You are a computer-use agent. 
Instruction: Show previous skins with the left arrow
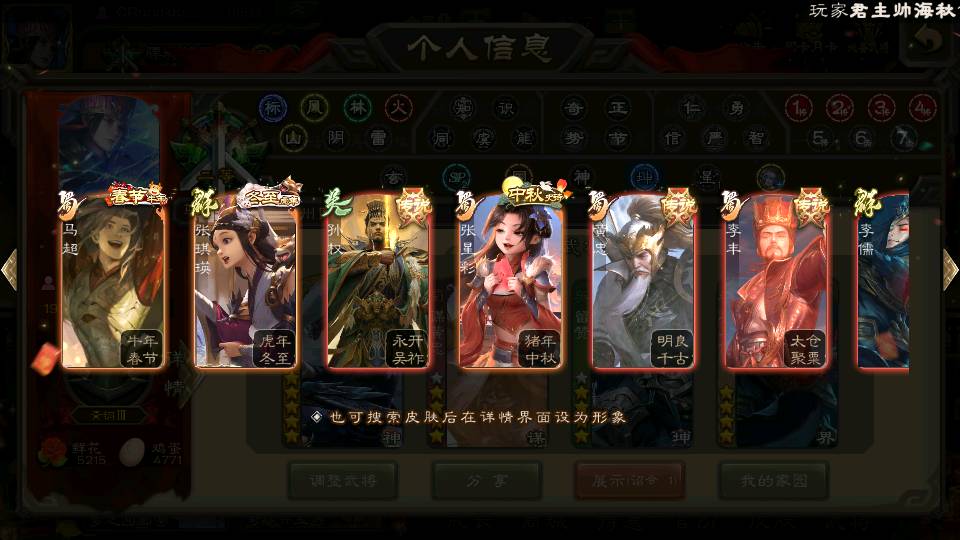tap(9, 270)
